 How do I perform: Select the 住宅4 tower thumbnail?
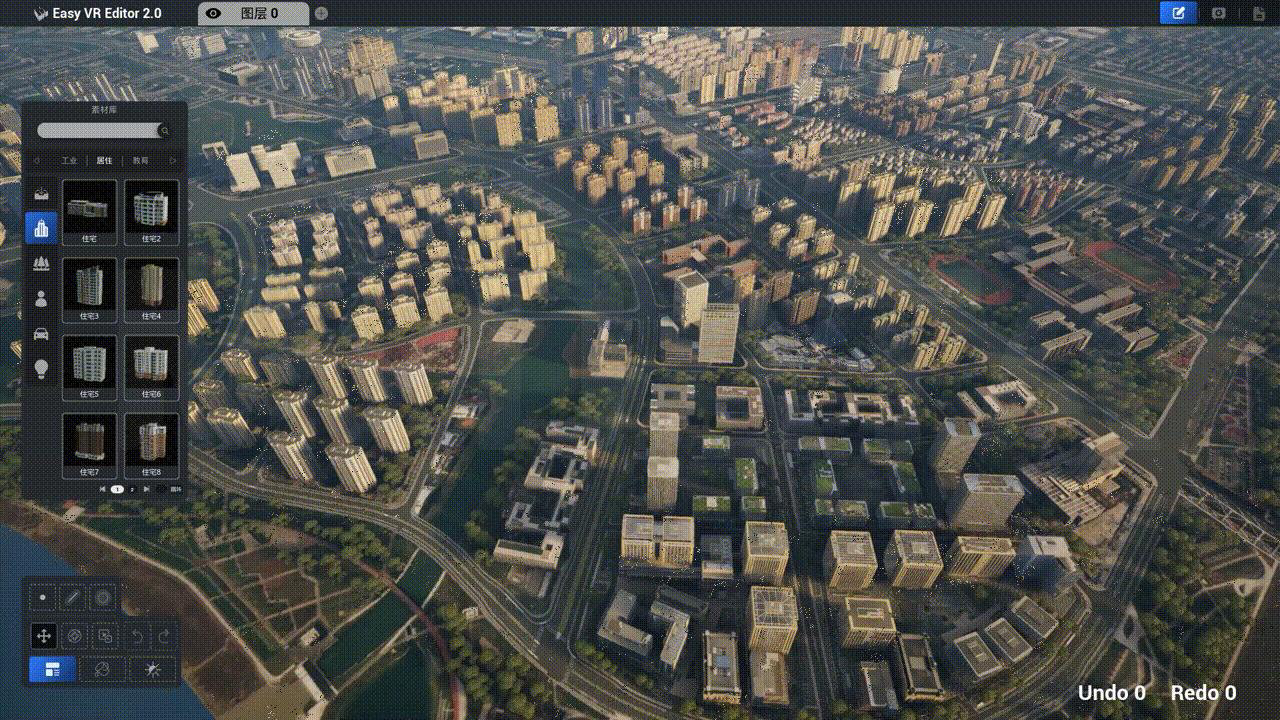[151, 286]
